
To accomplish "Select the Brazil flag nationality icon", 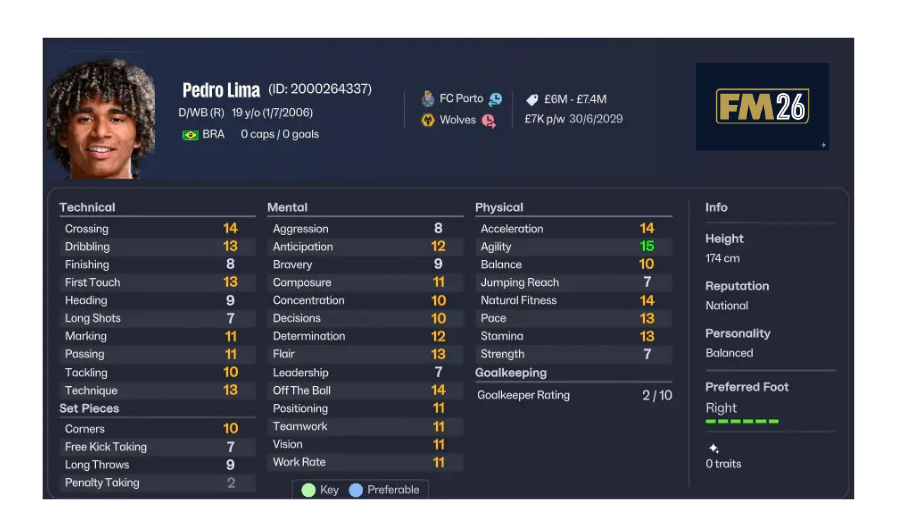I will tap(190, 134).
